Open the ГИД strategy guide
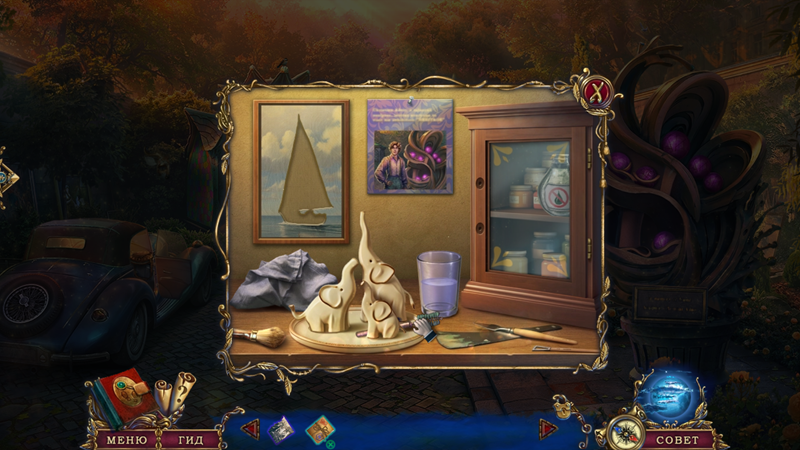The image size is (800, 450). coord(183,439)
